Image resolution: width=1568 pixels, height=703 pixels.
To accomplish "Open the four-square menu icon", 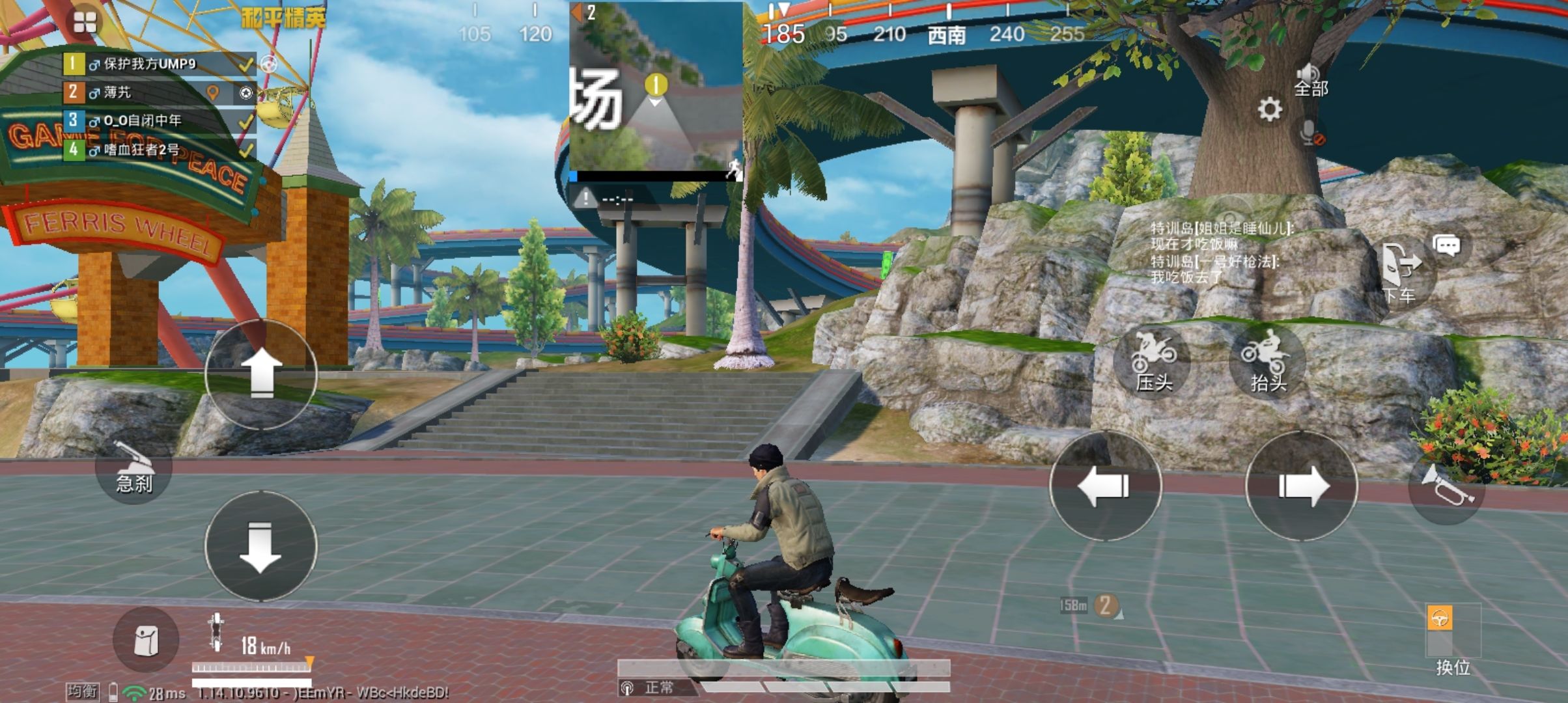I will pyautogui.click(x=85, y=22).
